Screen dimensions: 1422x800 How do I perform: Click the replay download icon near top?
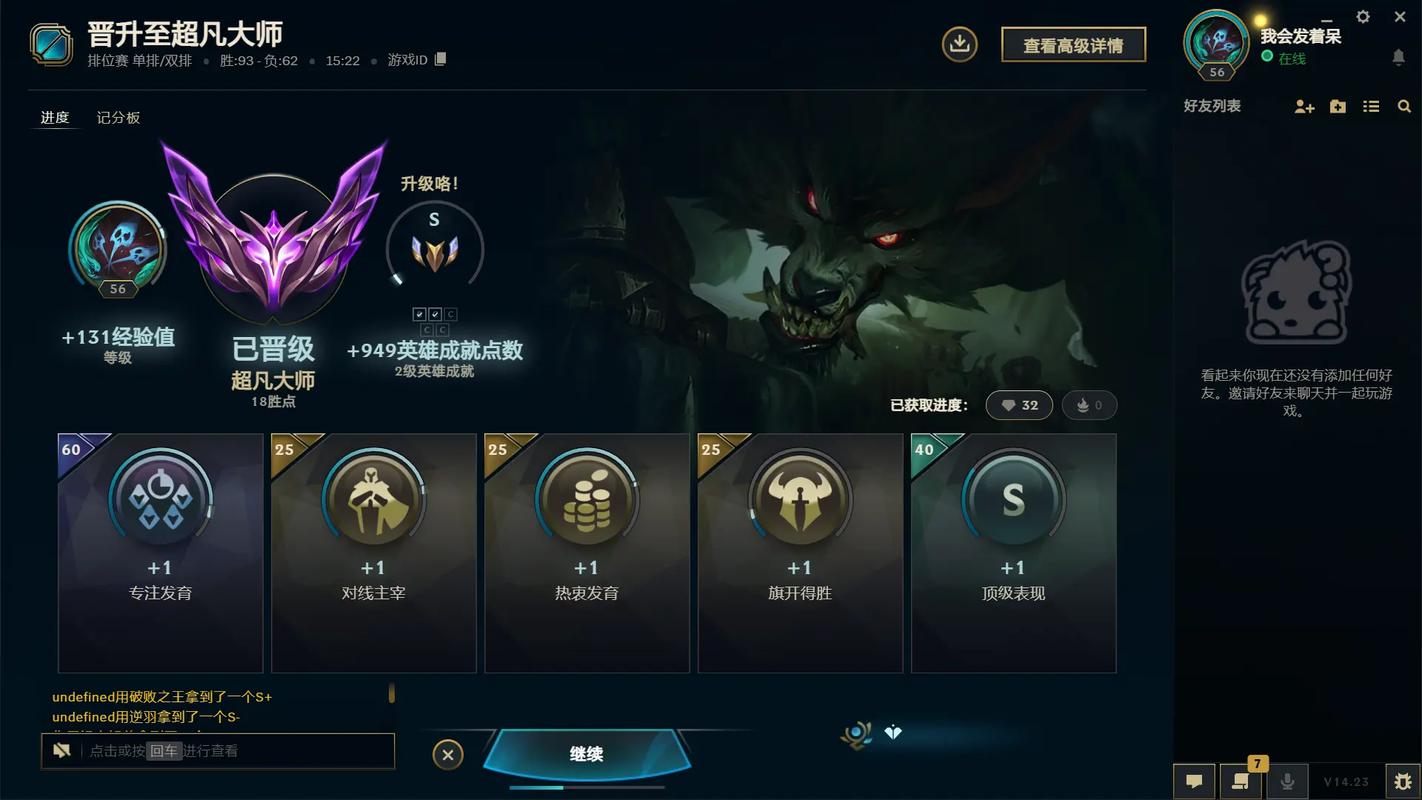959,44
